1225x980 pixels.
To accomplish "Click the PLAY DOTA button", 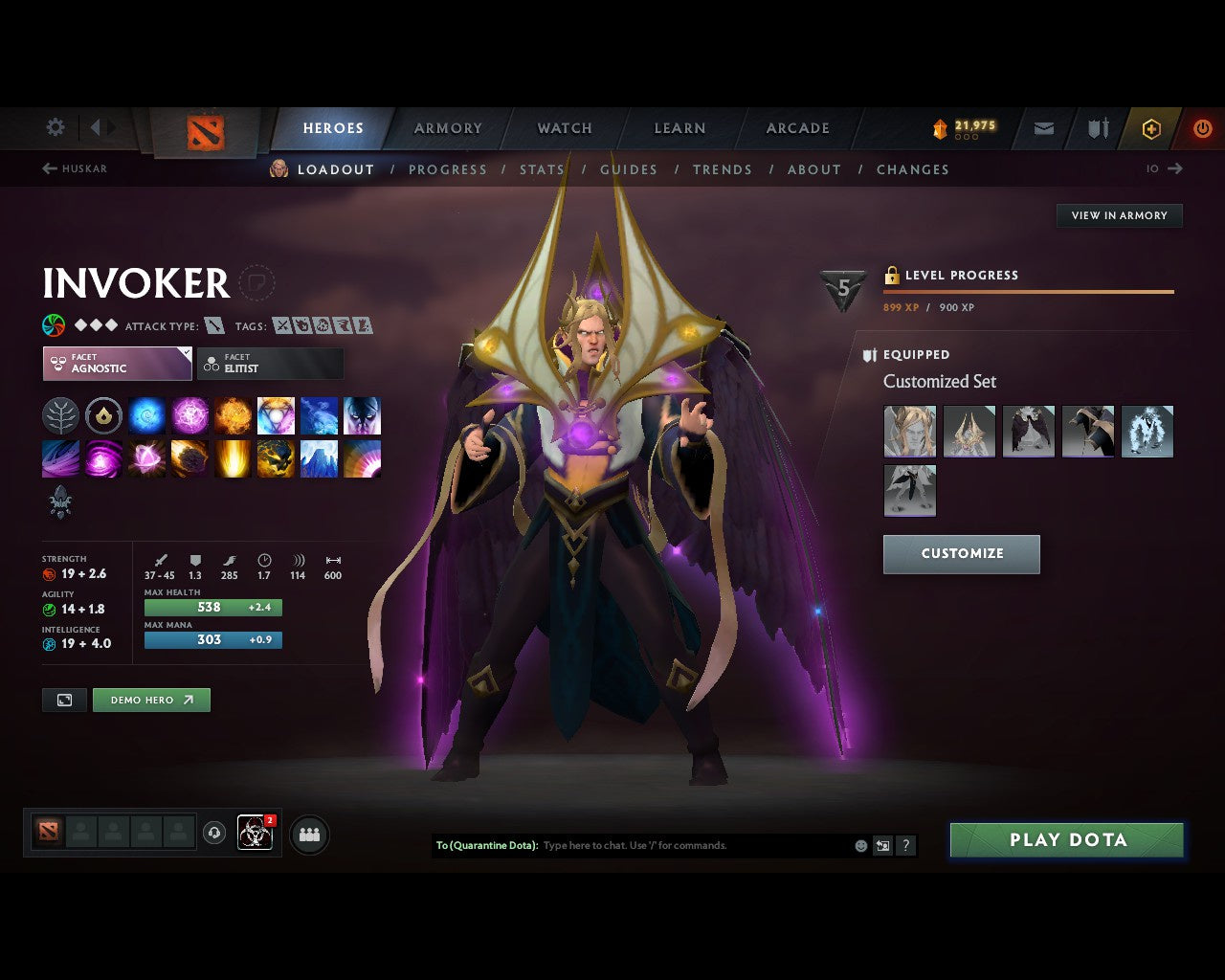I will [1066, 839].
